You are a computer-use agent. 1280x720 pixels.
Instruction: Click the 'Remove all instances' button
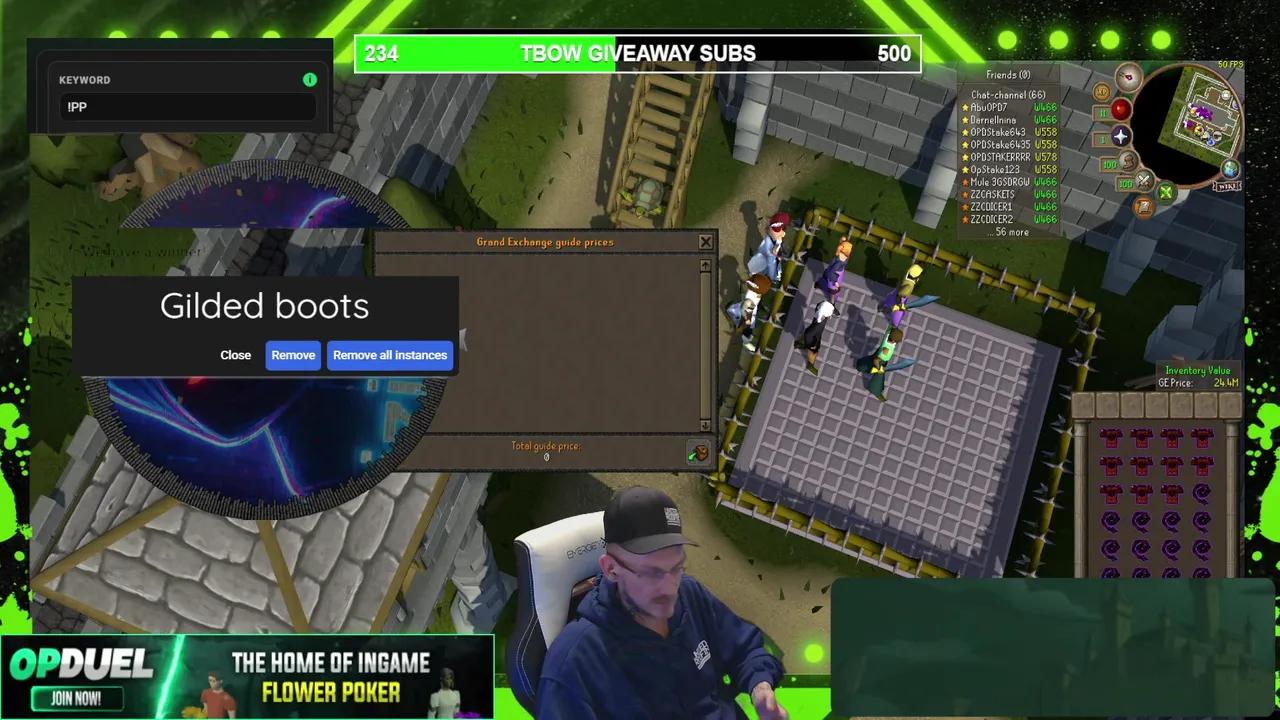390,355
